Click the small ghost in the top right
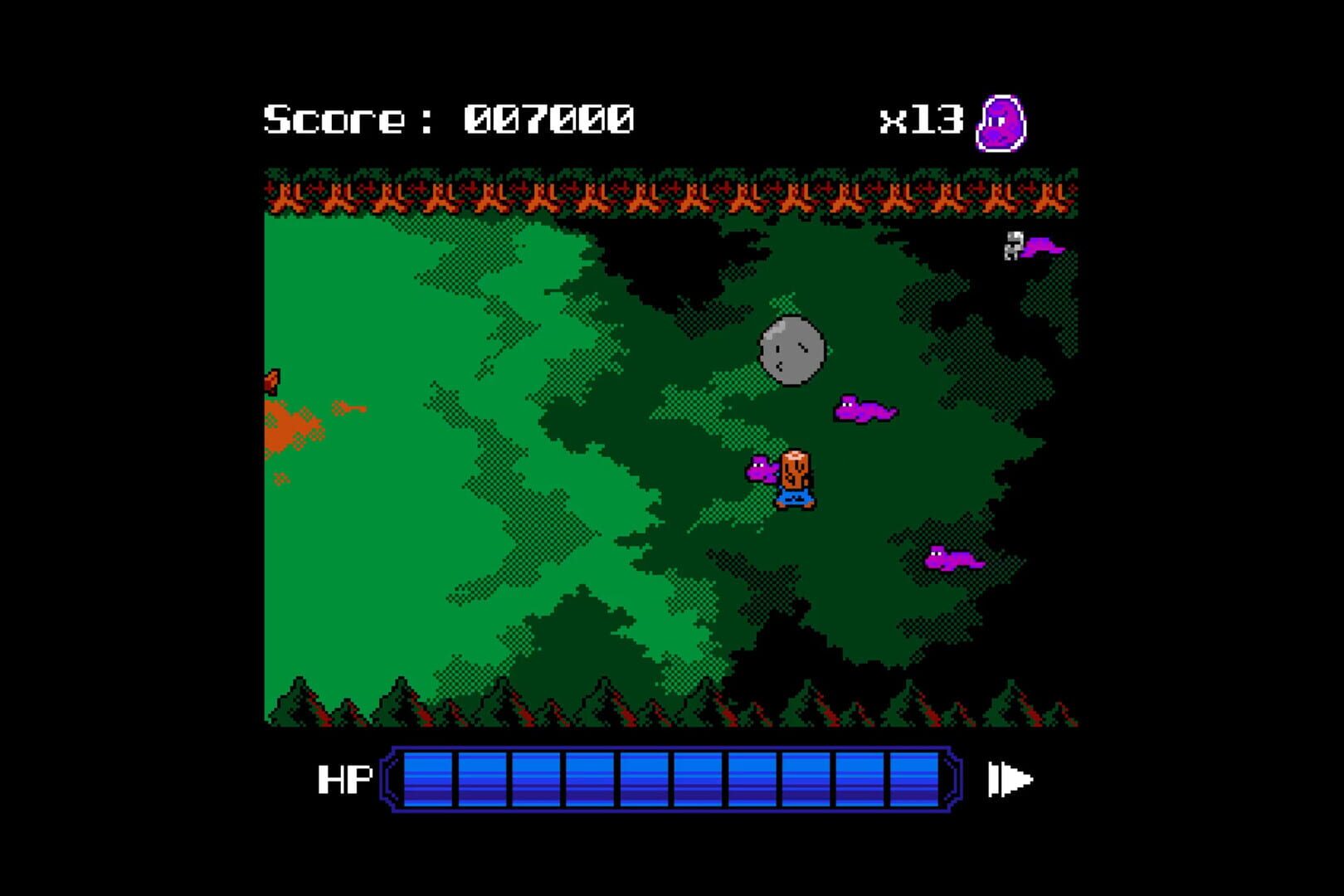The width and height of the screenshot is (1344, 896). tap(1013, 246)
